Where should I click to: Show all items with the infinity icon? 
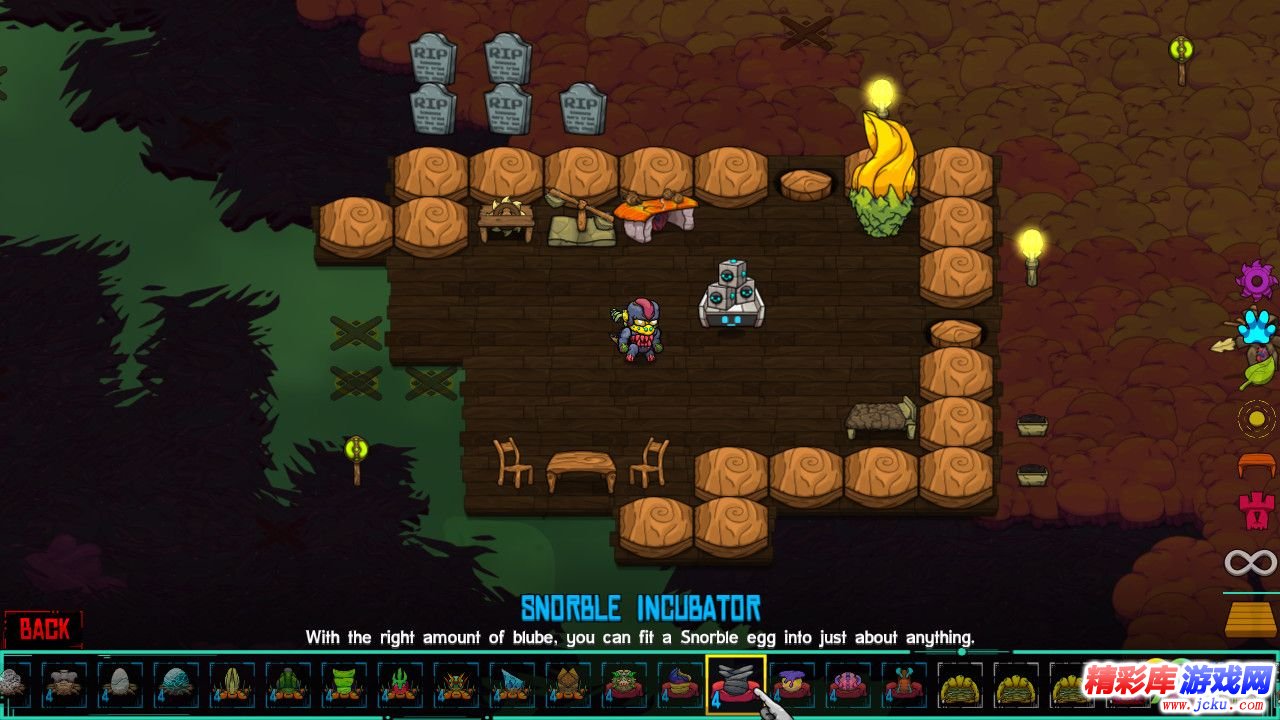pos(1251,562)
